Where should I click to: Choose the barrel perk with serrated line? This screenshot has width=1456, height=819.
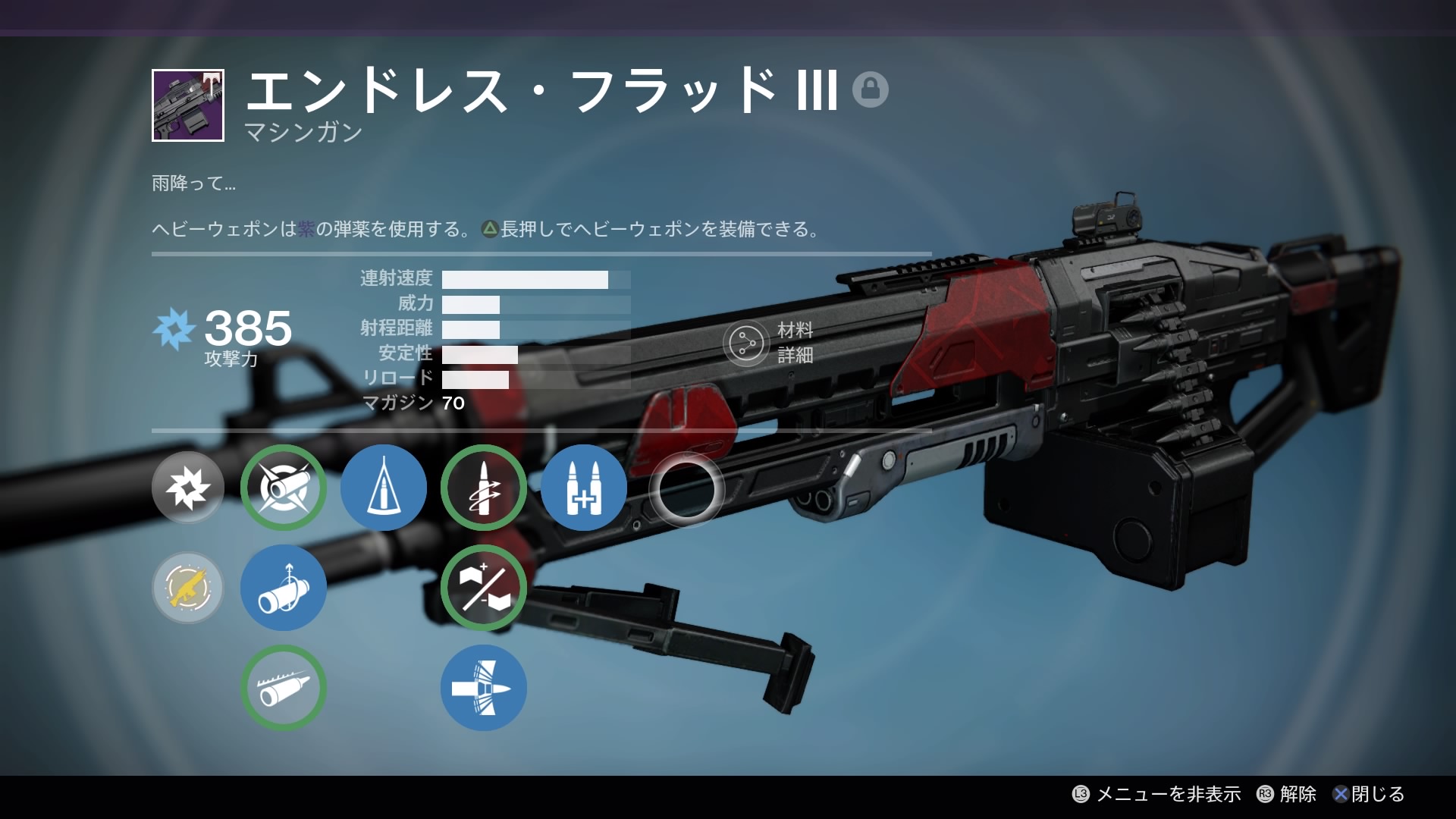(284, 688)
